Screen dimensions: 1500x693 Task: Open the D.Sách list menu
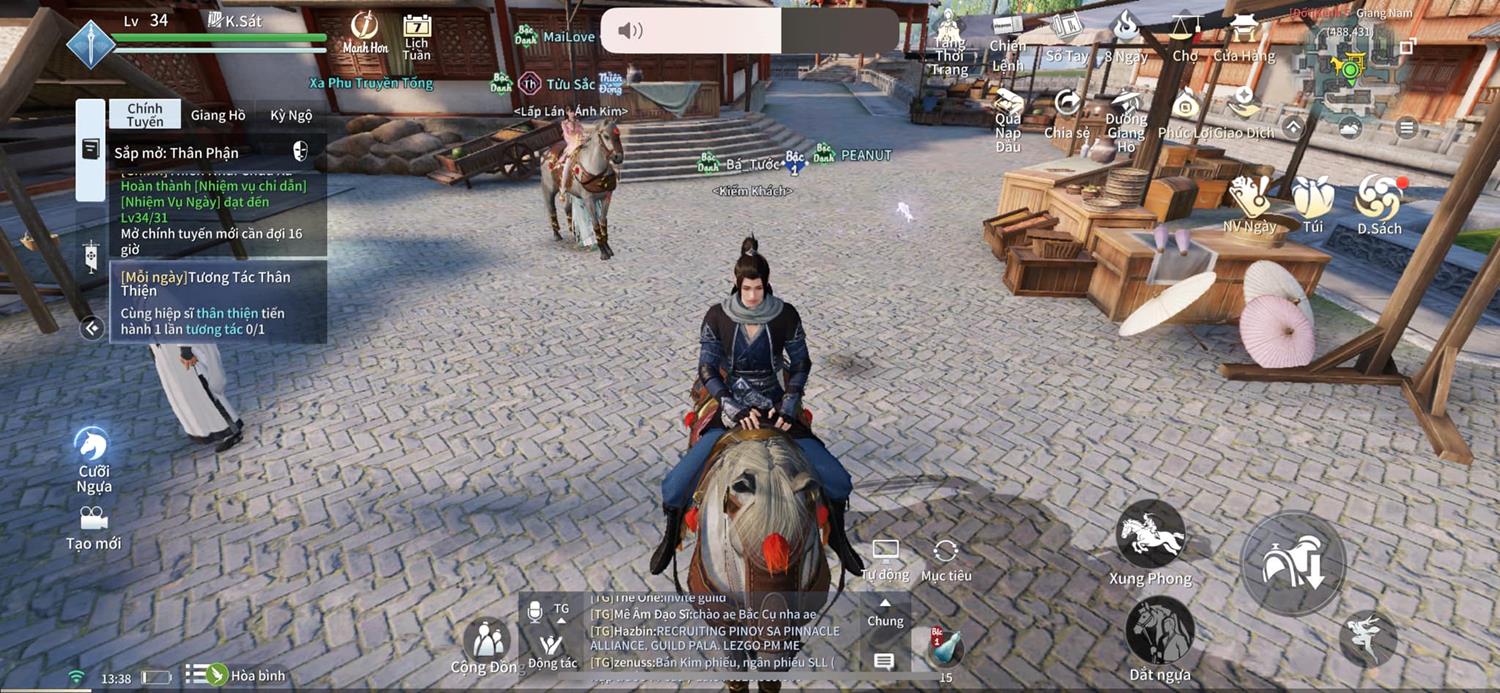click(1379, 203)
